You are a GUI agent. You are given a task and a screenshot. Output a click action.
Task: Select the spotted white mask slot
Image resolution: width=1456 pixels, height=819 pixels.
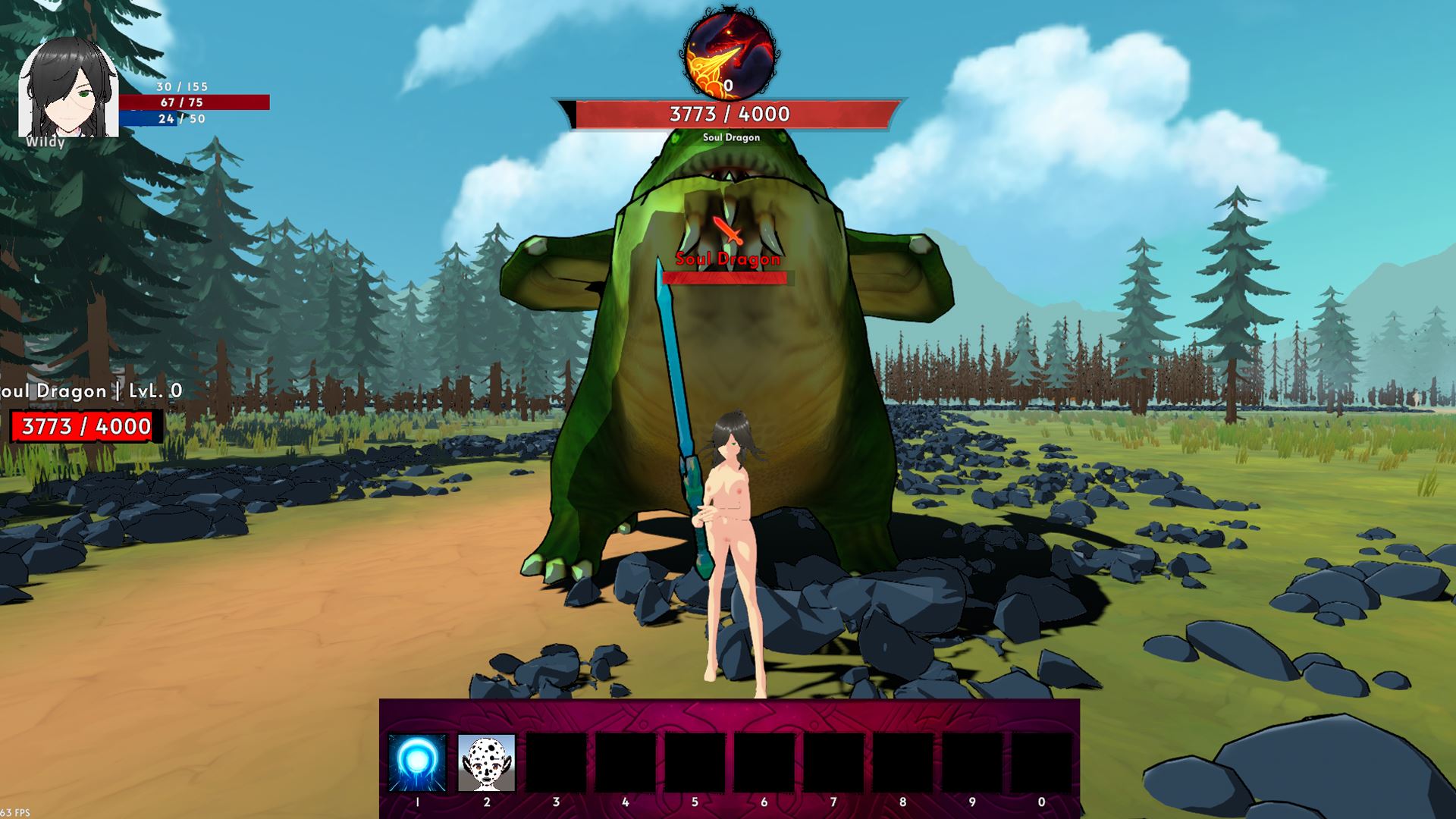tap(486, 762)
